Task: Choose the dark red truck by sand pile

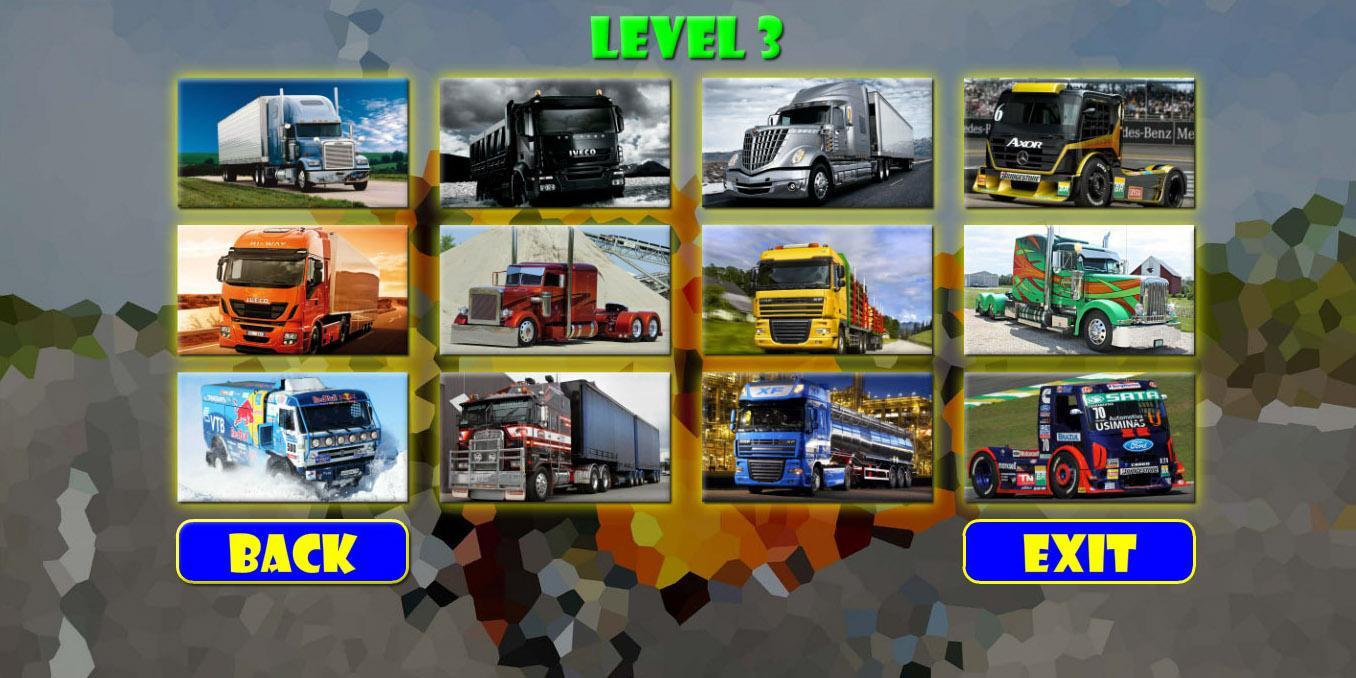Action: pos(555,290)
